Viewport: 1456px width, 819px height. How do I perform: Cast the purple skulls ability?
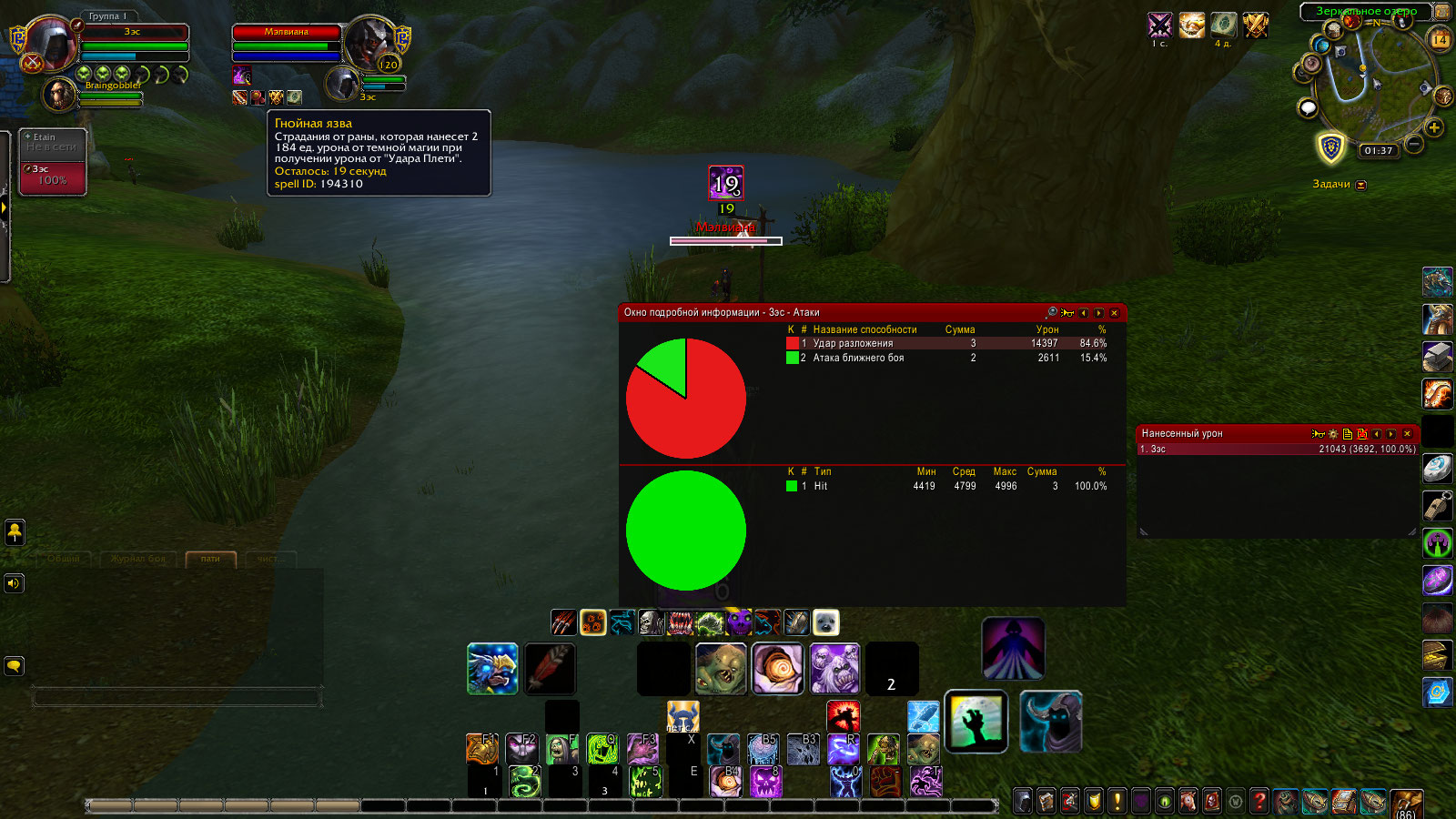834,669
